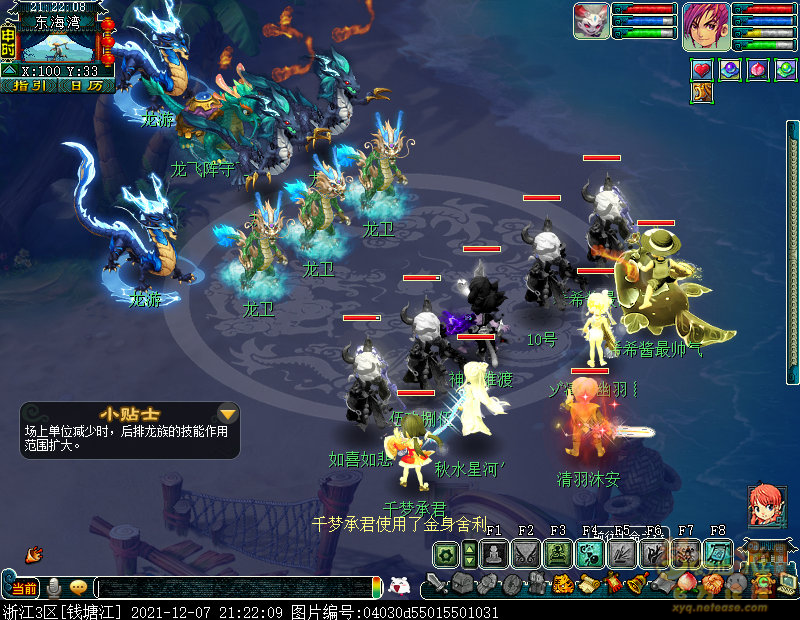Screen dimensions: 800x620
Task: Click the 当前 chat channel button
Action: coord(24,588)
